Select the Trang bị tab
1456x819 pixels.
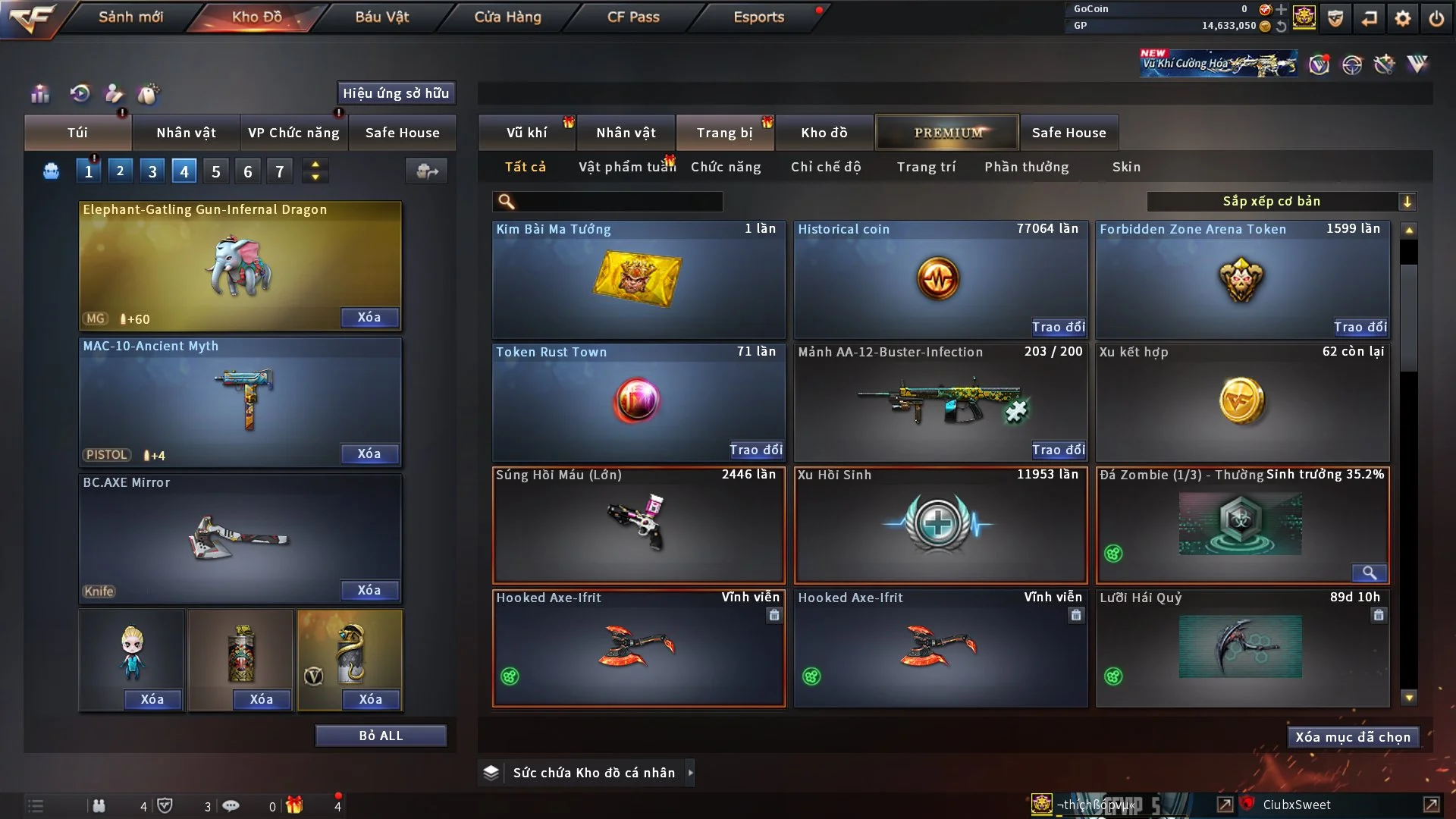click(724, 133)
